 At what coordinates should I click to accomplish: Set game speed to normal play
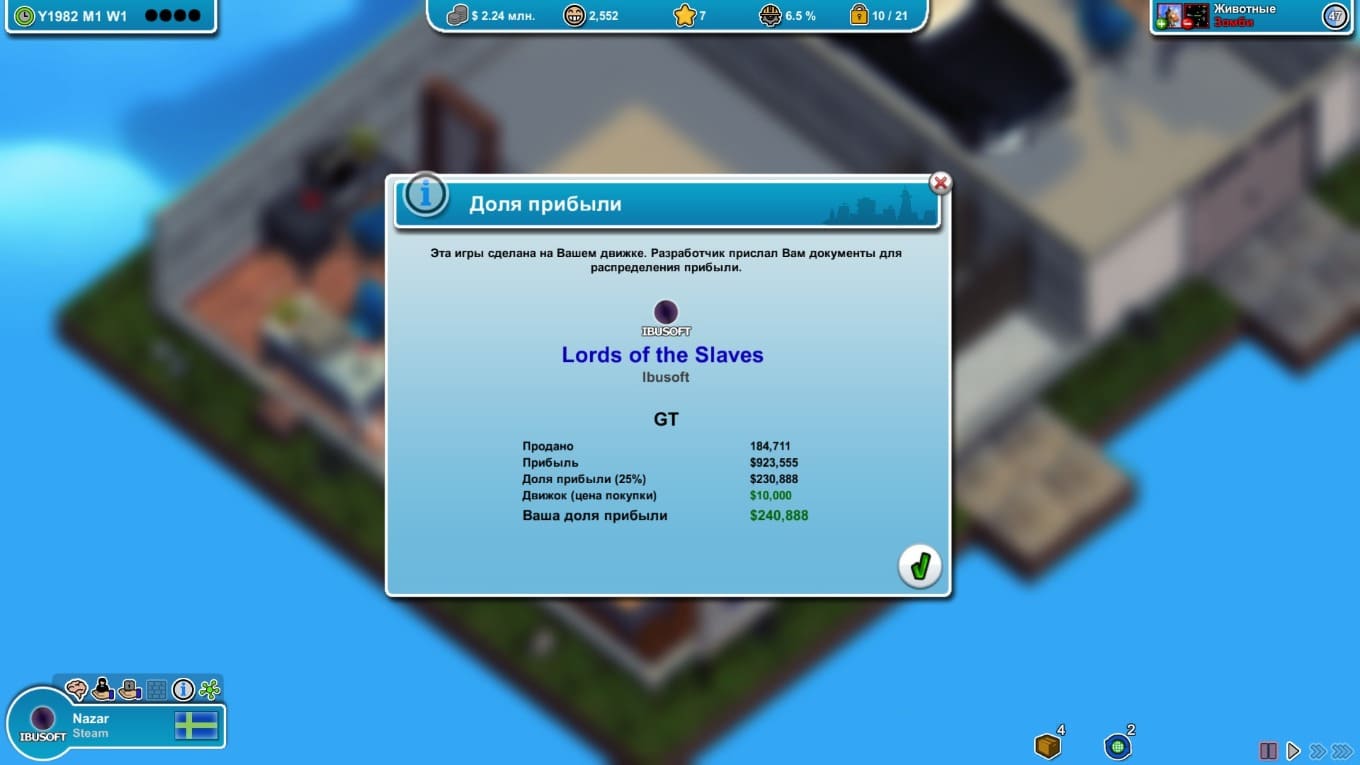(x=1293, y=750)
